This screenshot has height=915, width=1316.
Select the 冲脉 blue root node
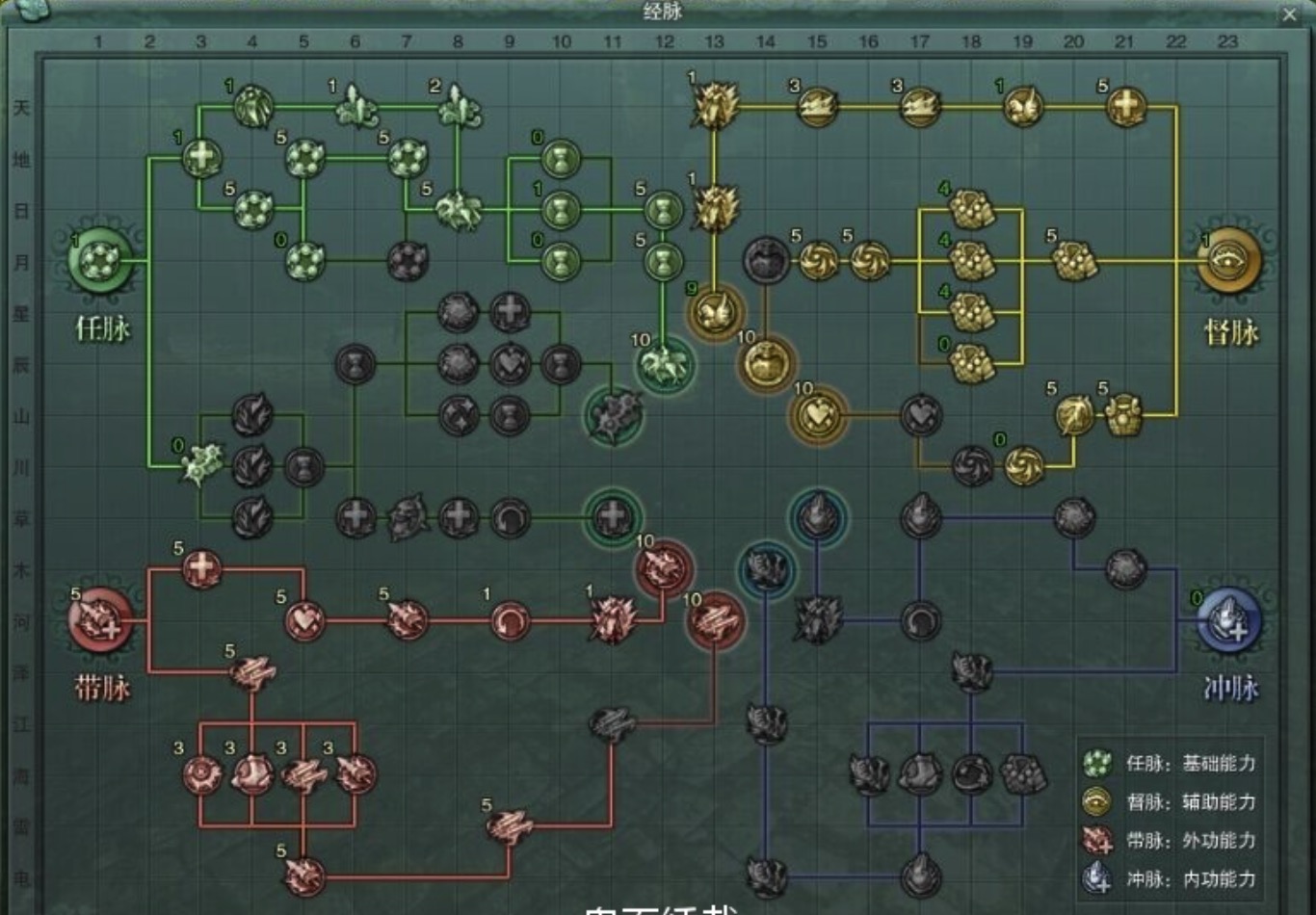[x=1228, y=619]
